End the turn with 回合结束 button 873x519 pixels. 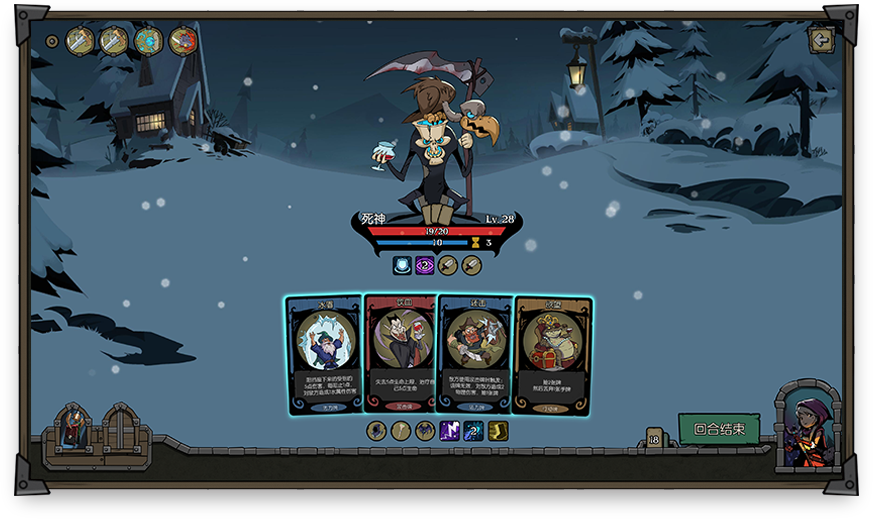coord(719,429)
